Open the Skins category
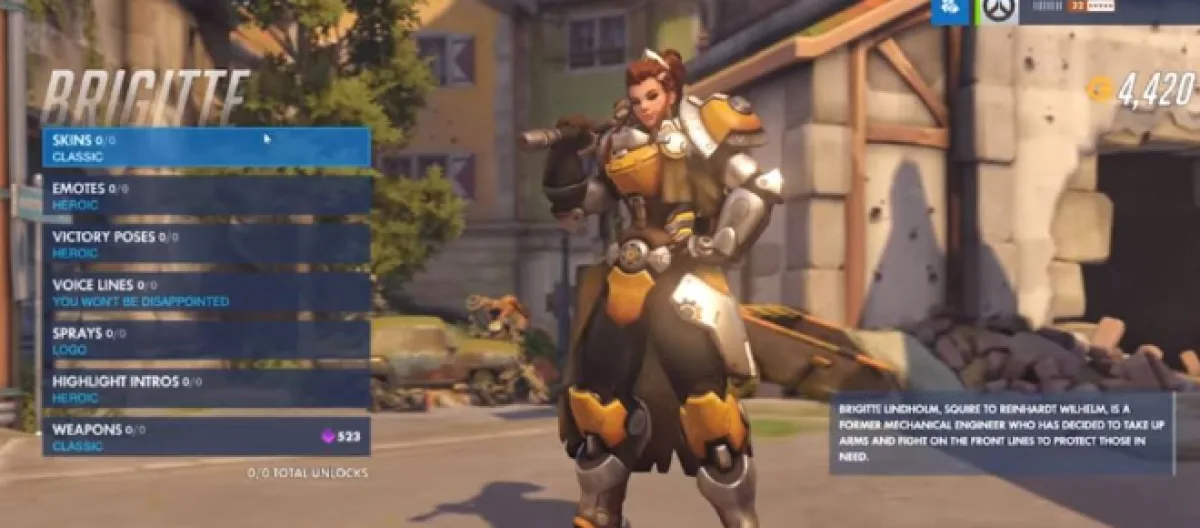Screen dimensions: 1200x528 coord(206,148)
